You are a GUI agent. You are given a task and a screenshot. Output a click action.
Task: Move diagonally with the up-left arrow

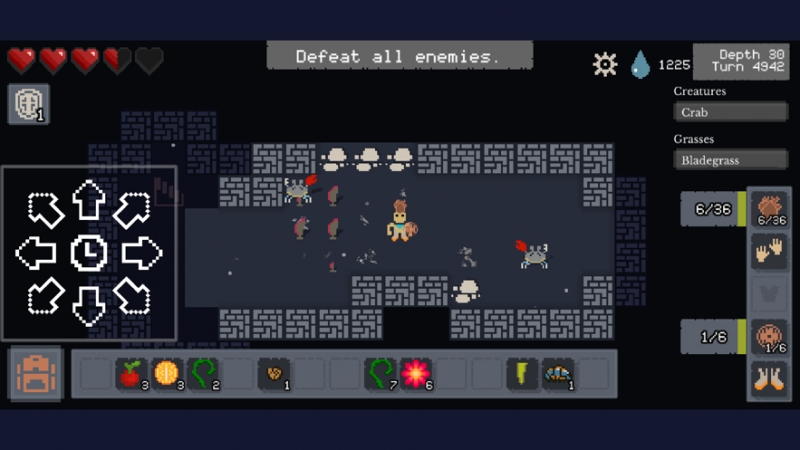(x=44, y=209)
